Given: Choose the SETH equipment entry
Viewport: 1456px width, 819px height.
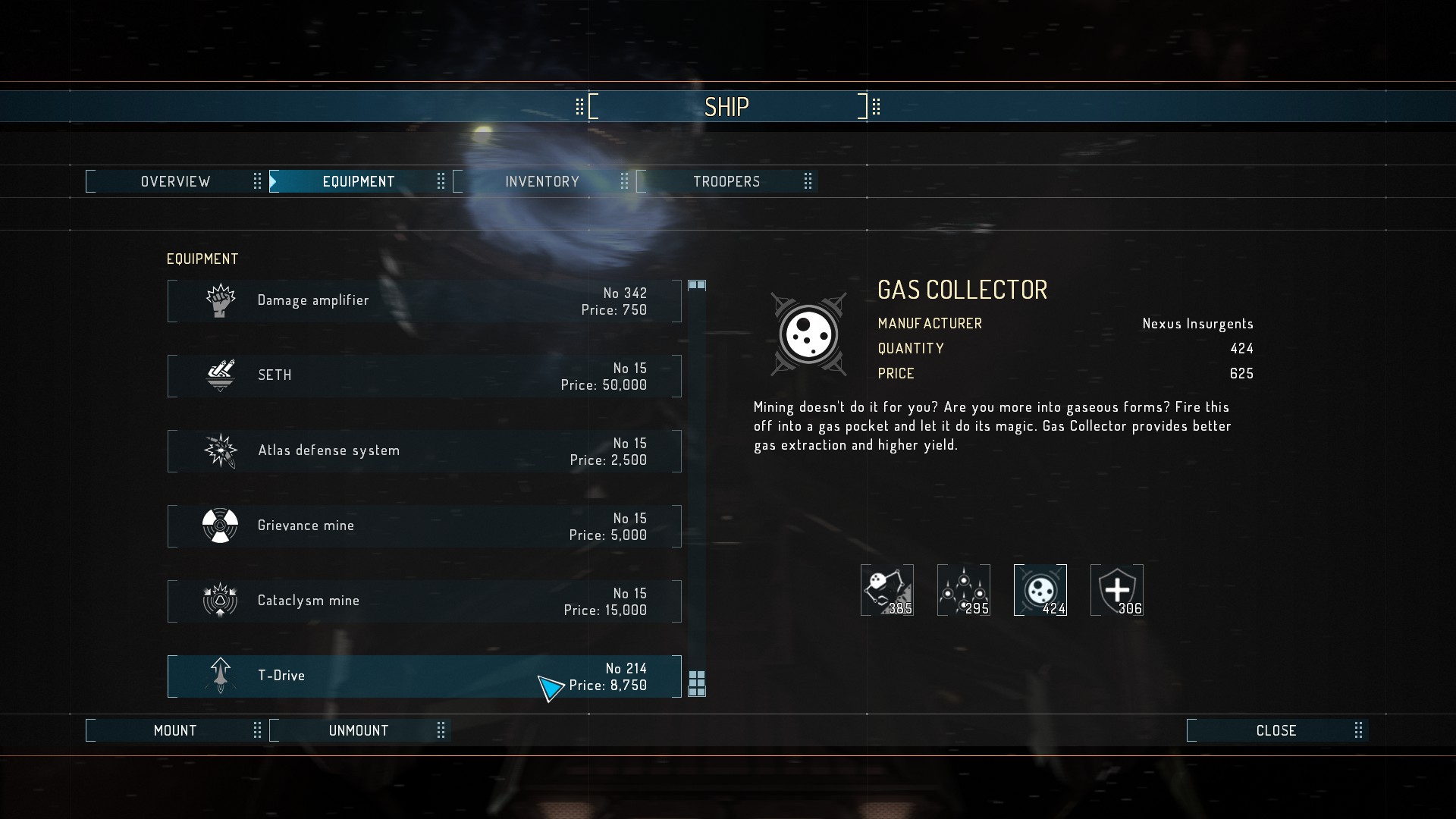Looking at the screenshot, I should (425, 376).
